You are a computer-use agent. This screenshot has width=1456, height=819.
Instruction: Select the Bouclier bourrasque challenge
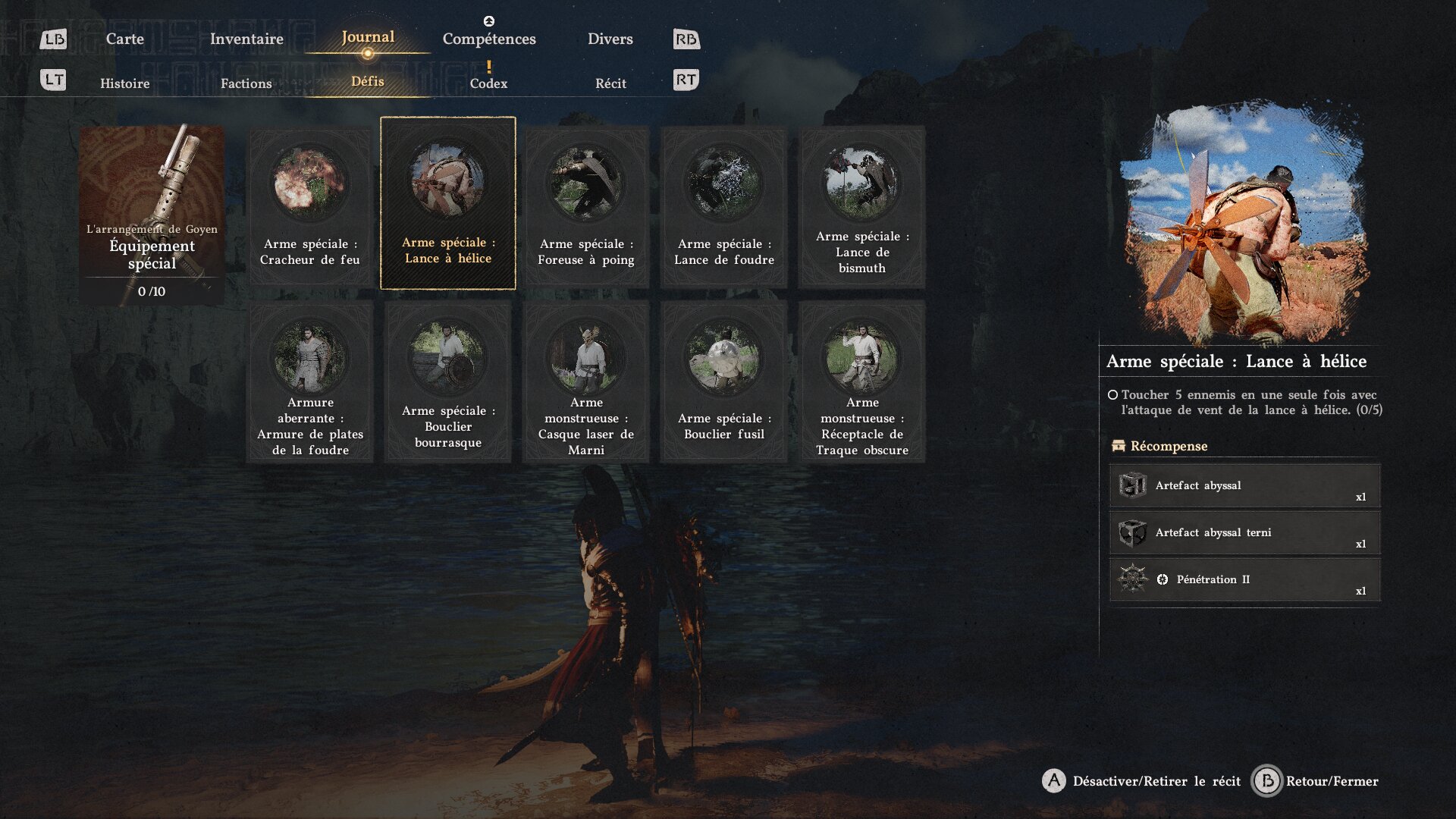(448, 381)
